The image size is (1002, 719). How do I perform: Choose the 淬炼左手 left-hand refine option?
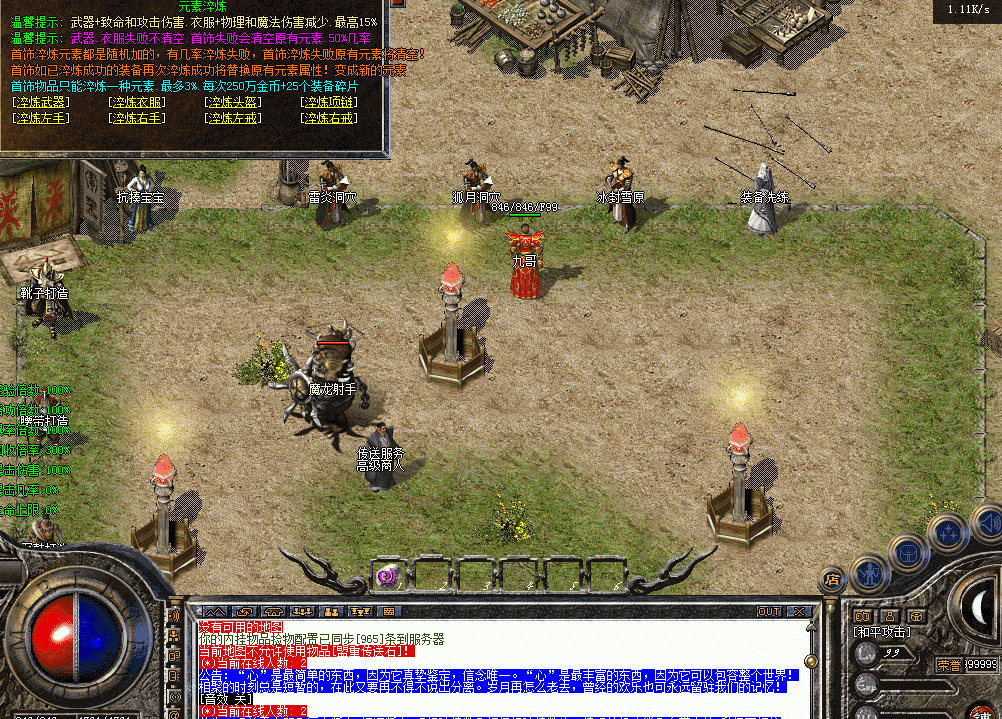41,118
